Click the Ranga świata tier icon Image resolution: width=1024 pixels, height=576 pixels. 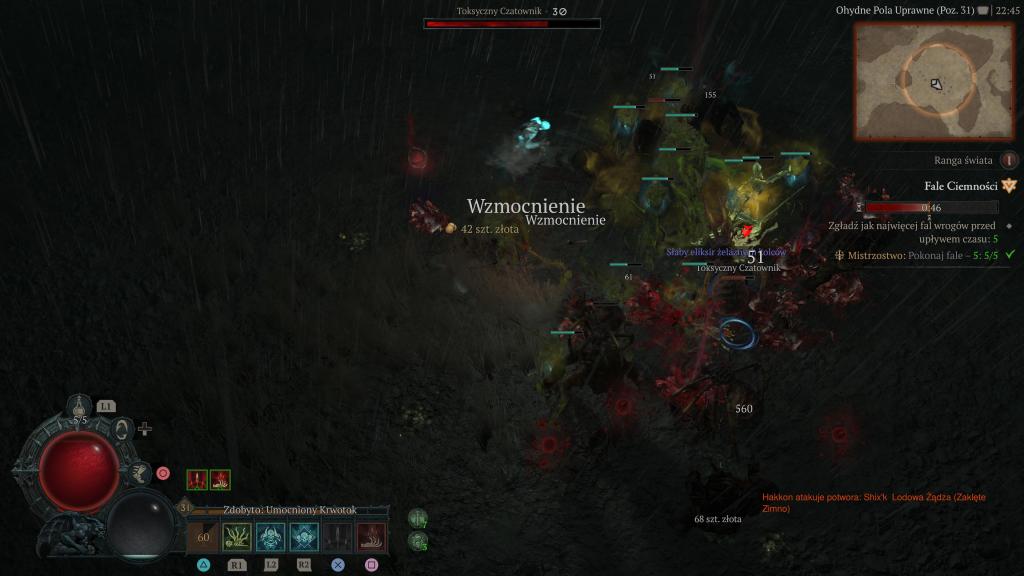[1009, 160]
